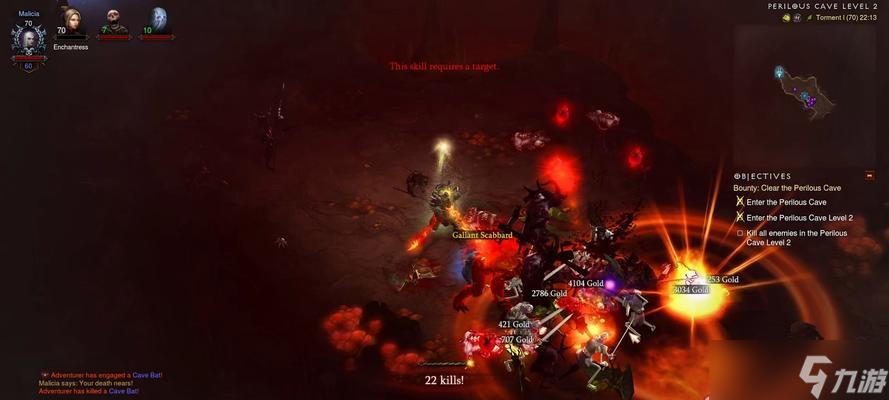Collapse the Objectives tracker panel
Image resolution: width=889 pixels, height=400 pixels.
click(x=869, y=175)
